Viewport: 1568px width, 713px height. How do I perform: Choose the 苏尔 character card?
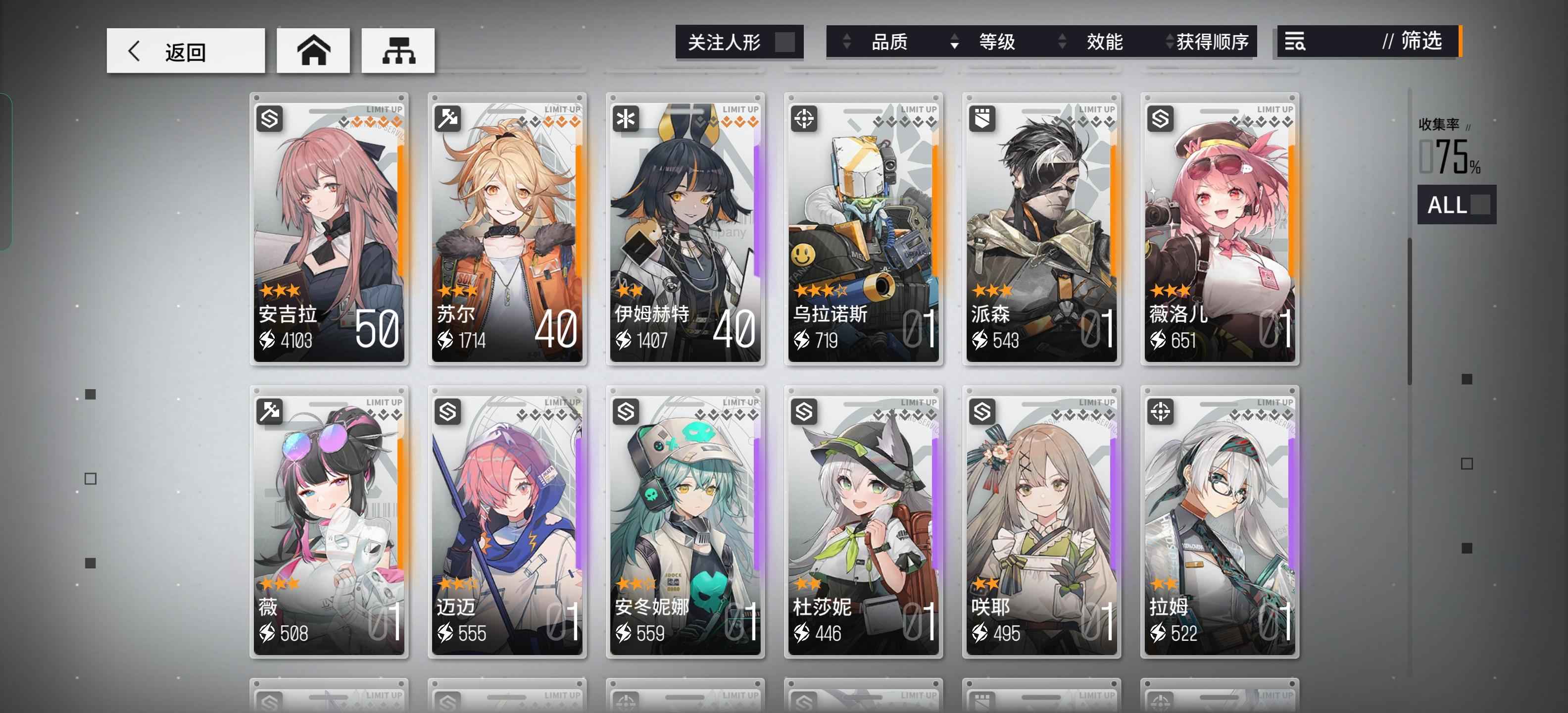tap(507, 229)
